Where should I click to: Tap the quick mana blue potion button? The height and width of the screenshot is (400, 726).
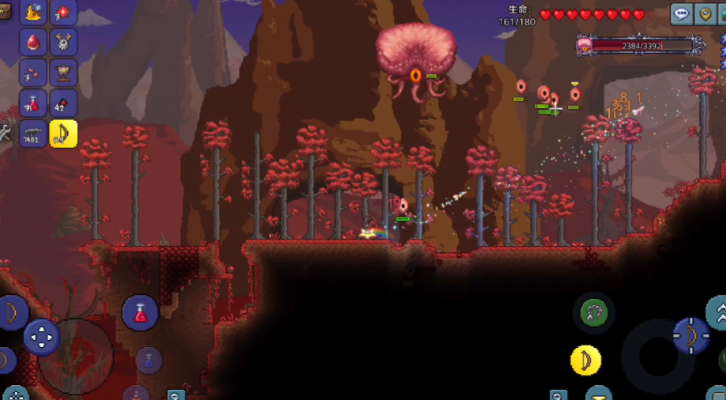[x=148, y=359]
